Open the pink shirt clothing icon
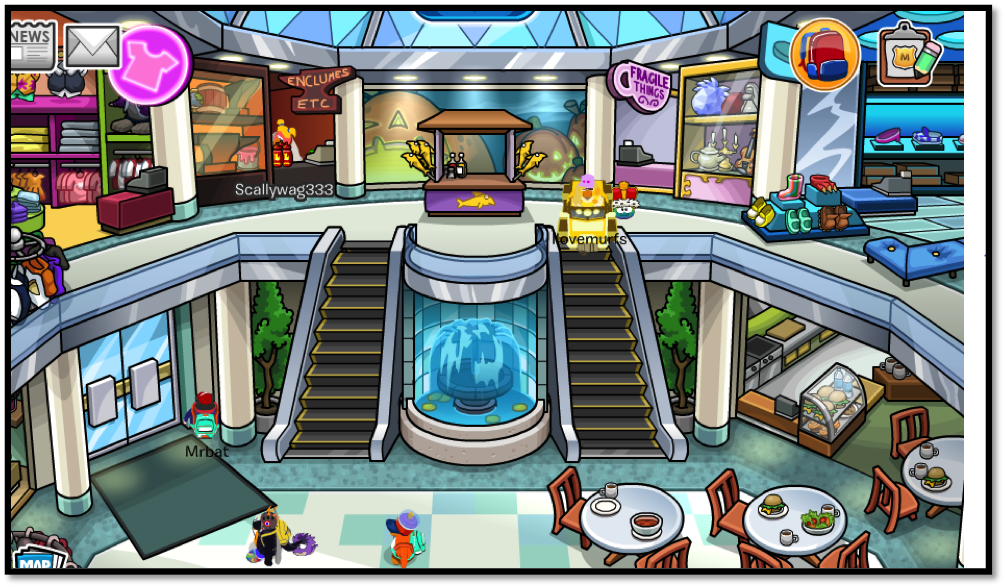Screen dimensions: 1005x588 coord(152,64)
